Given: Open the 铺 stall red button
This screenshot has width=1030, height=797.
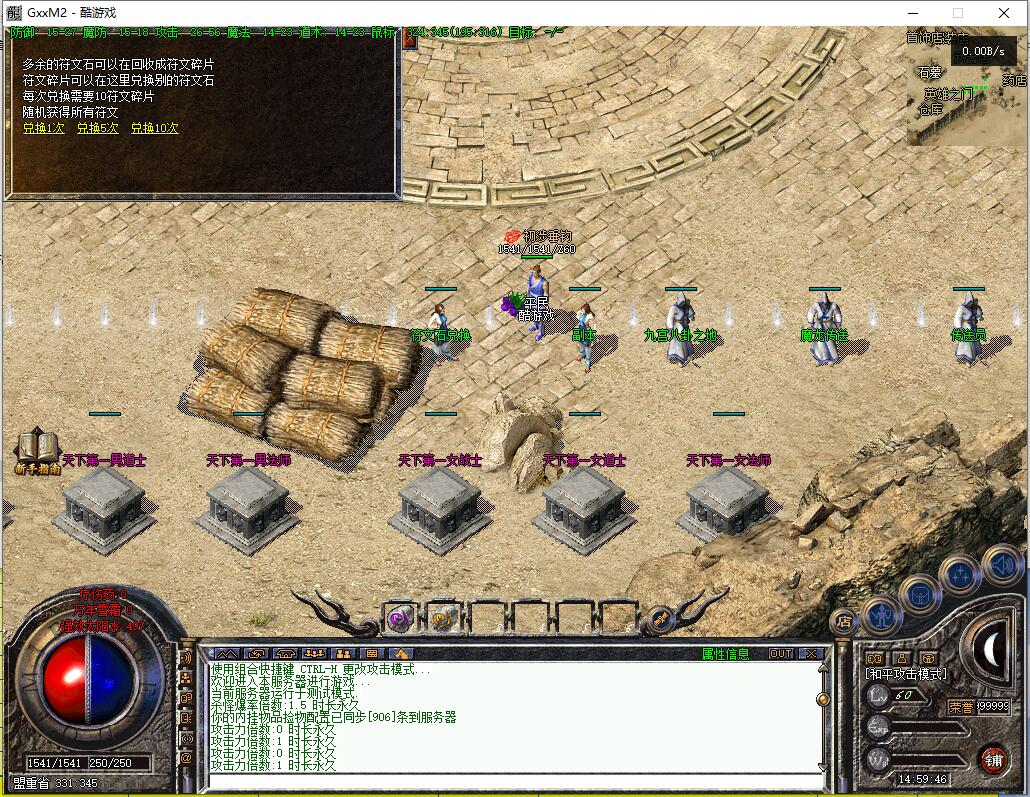Looking at the screenshot, I should pos(993,759).
